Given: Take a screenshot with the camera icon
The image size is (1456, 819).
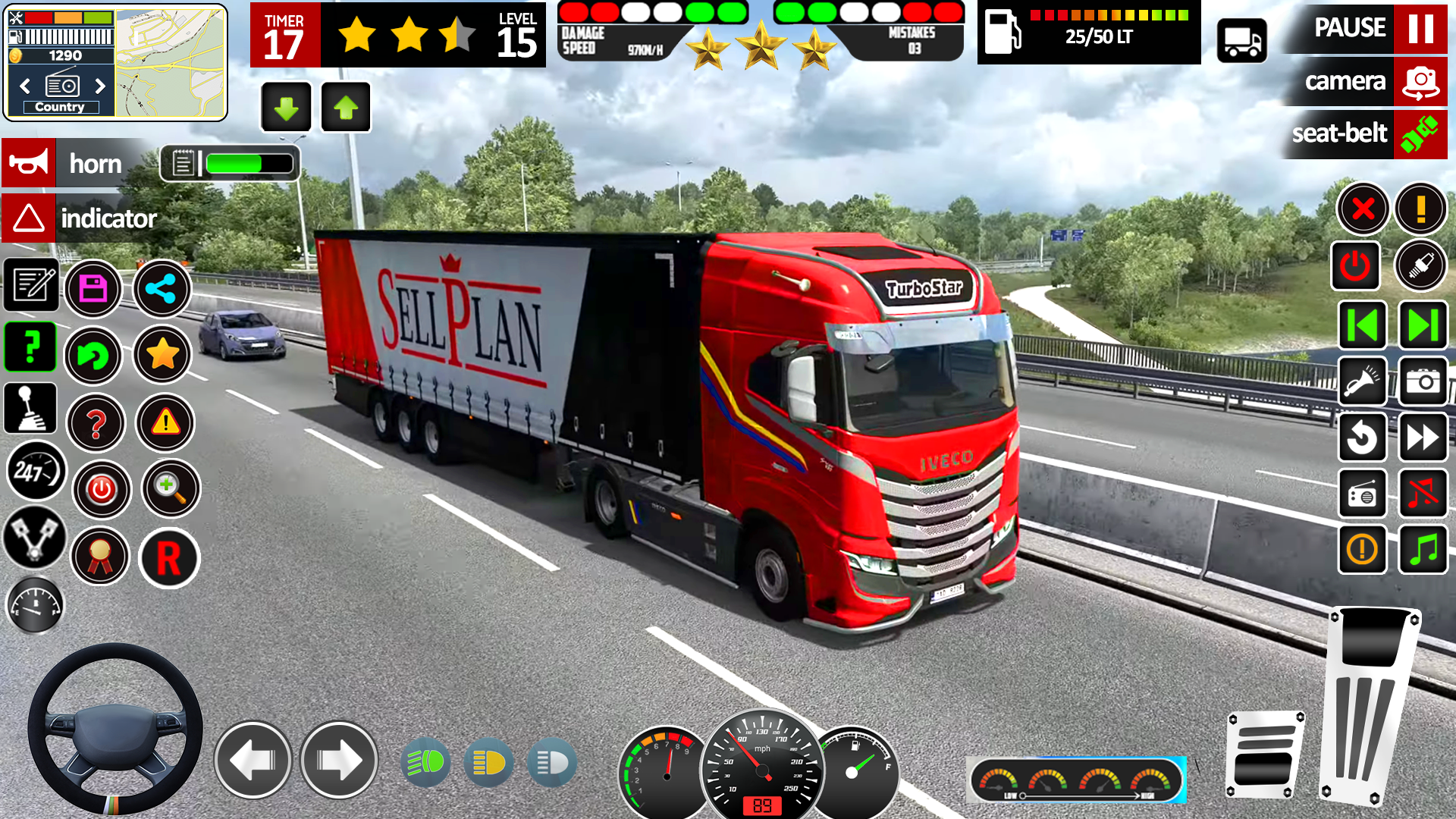Looking at the screenshot, I should click(1423, 381).
